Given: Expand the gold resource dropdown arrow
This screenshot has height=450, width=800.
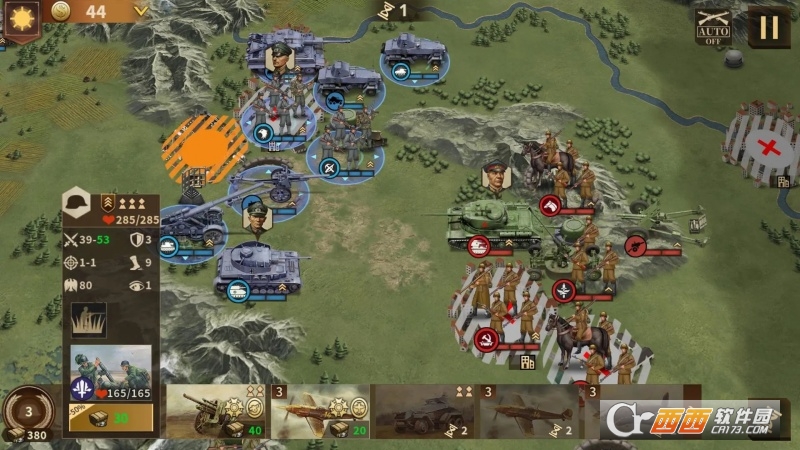Looking at the screenshot, I should (x=140, y=11).
